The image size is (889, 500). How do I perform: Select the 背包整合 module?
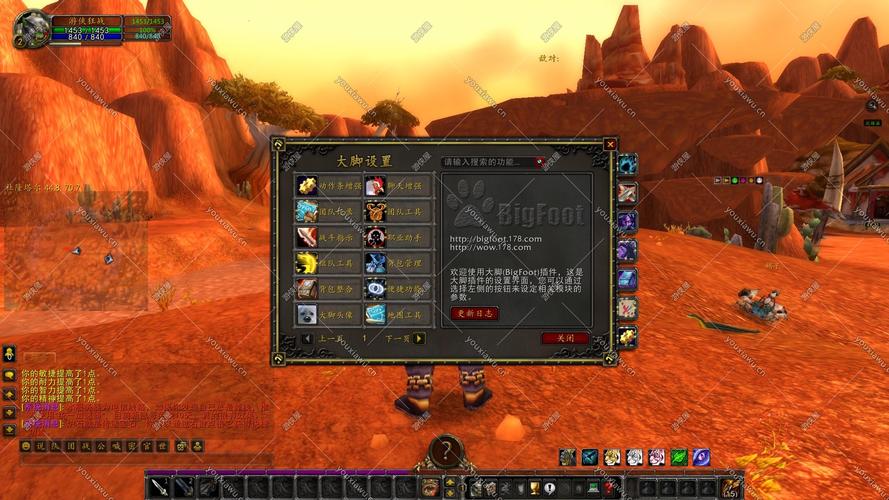[x=306, y=289]
